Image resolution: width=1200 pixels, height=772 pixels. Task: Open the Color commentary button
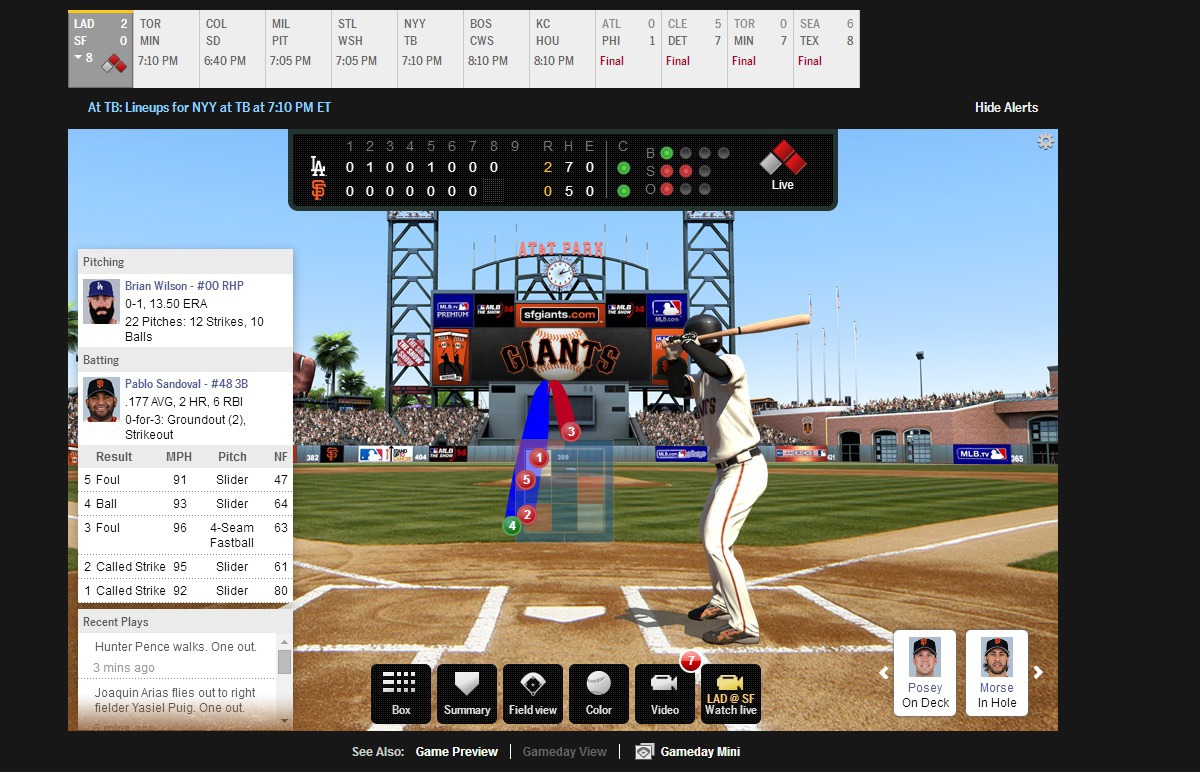coord(599,693)
